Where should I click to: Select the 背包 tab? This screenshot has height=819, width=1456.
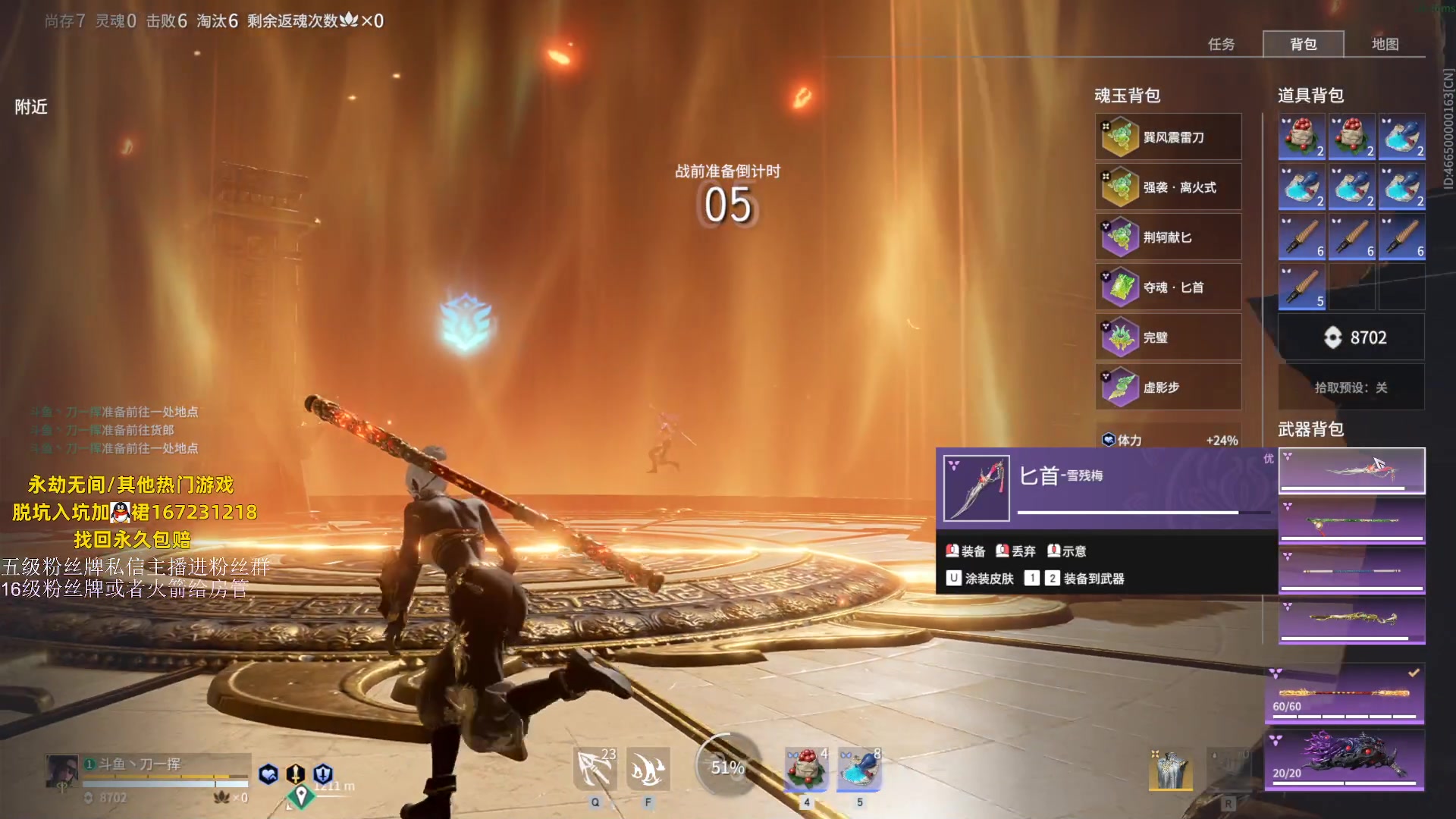[x=1303, y=44]
